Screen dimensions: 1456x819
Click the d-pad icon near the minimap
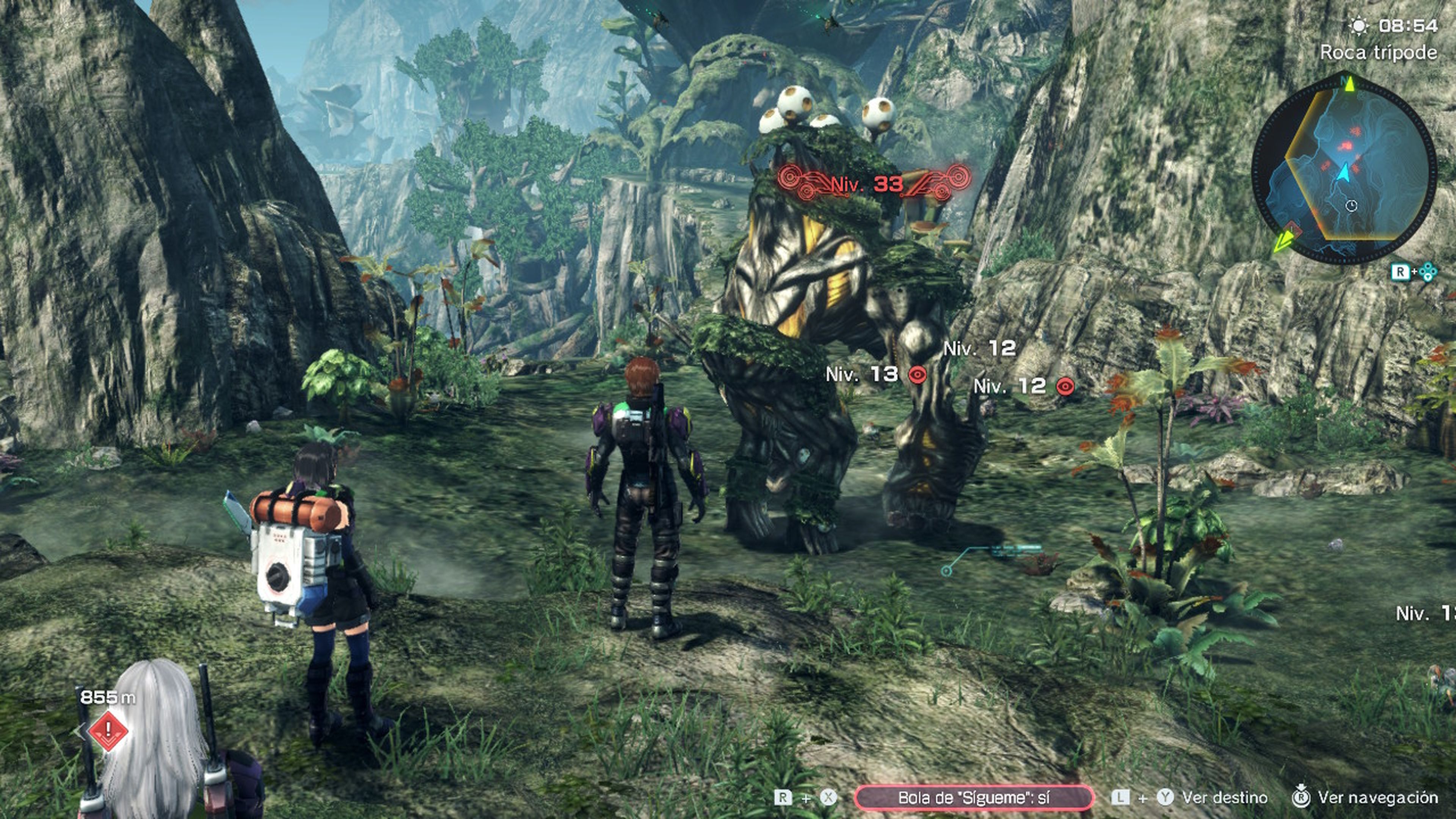pyautogui.click(x=1428, y=271)
